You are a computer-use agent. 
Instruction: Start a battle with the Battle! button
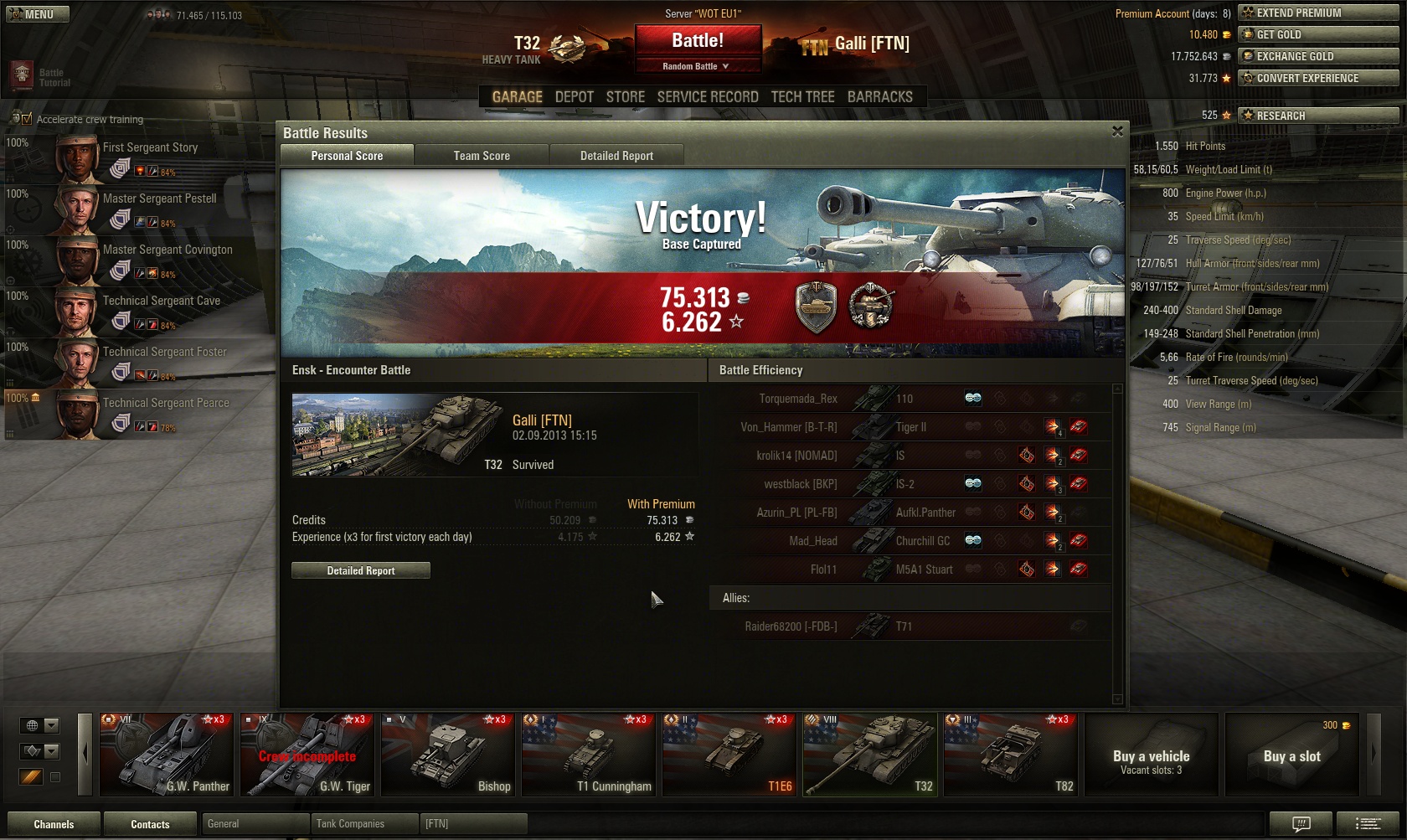(x=698, y=40)
